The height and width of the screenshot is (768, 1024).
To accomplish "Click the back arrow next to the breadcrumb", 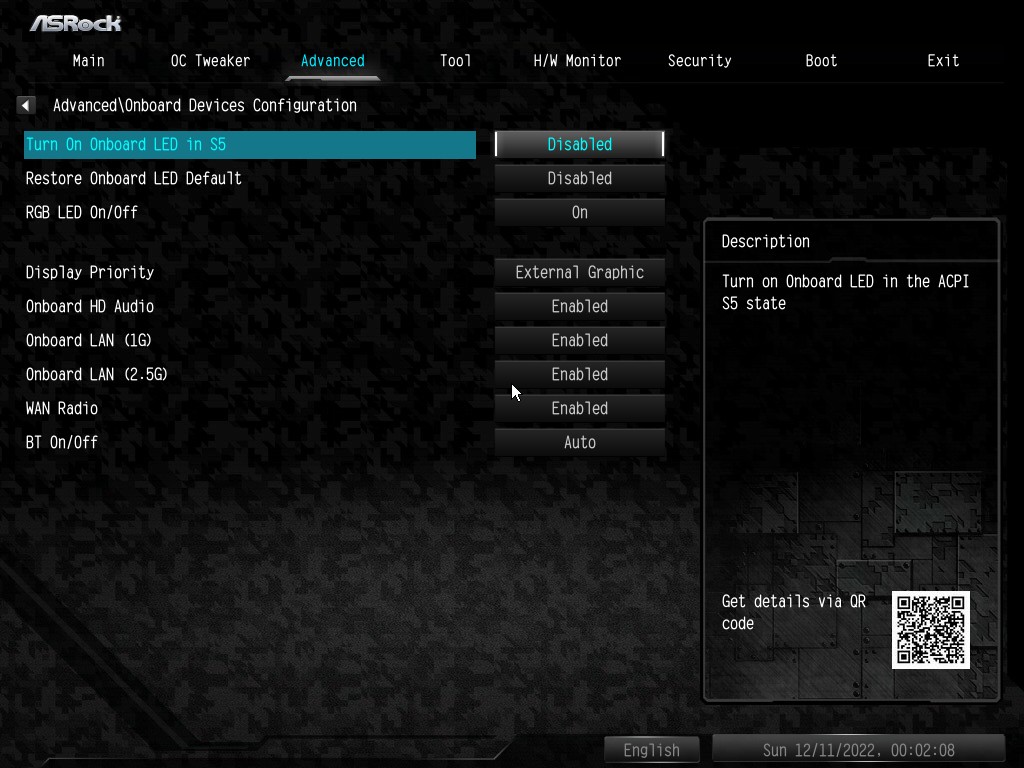I will point(27,105).
